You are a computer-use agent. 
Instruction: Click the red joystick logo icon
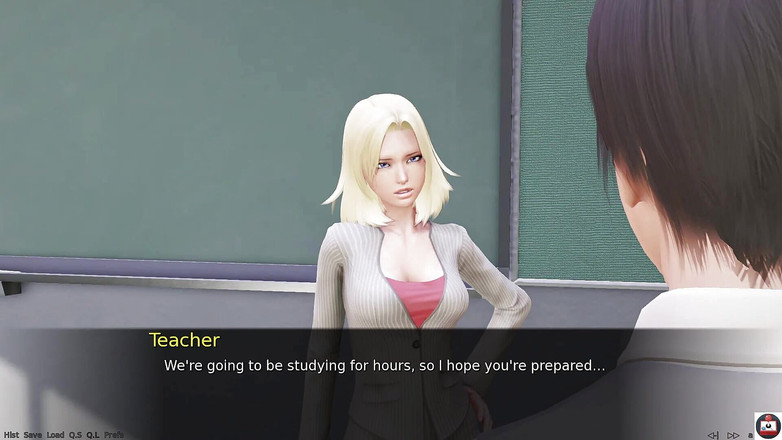[767, 425]
